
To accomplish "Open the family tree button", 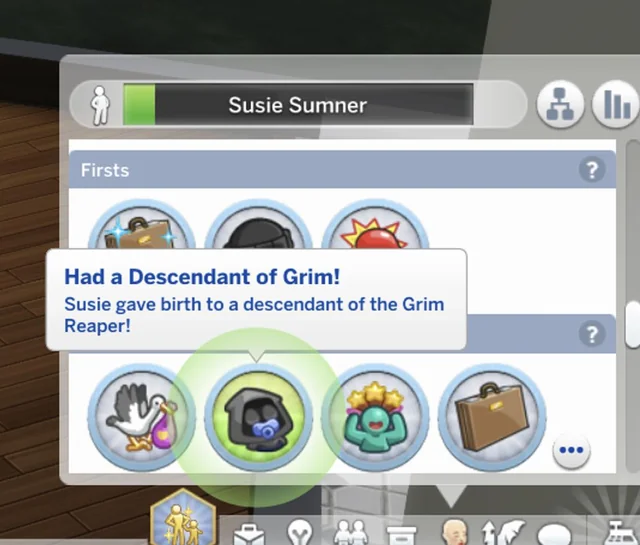I will 561,105.
